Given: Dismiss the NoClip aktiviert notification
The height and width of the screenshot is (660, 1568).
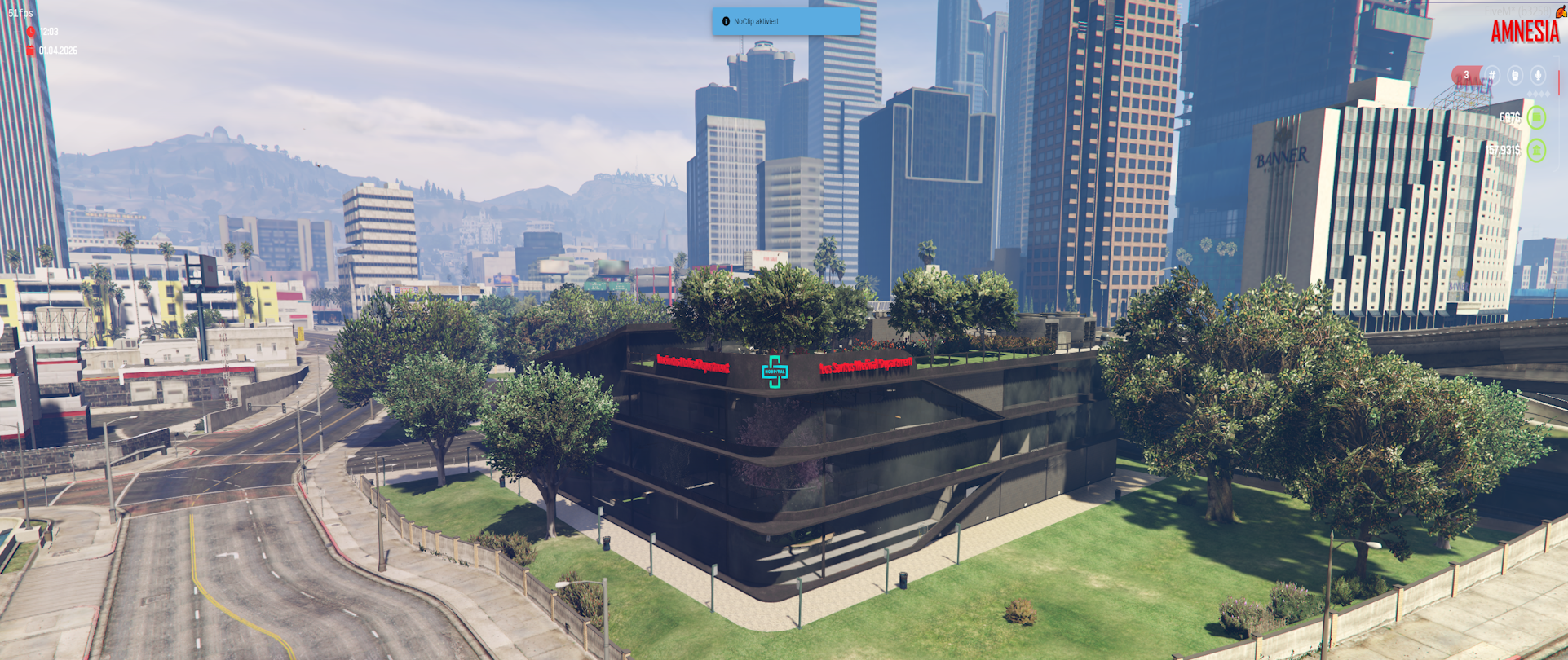Looking at the screenshot, I should point(785,22).
